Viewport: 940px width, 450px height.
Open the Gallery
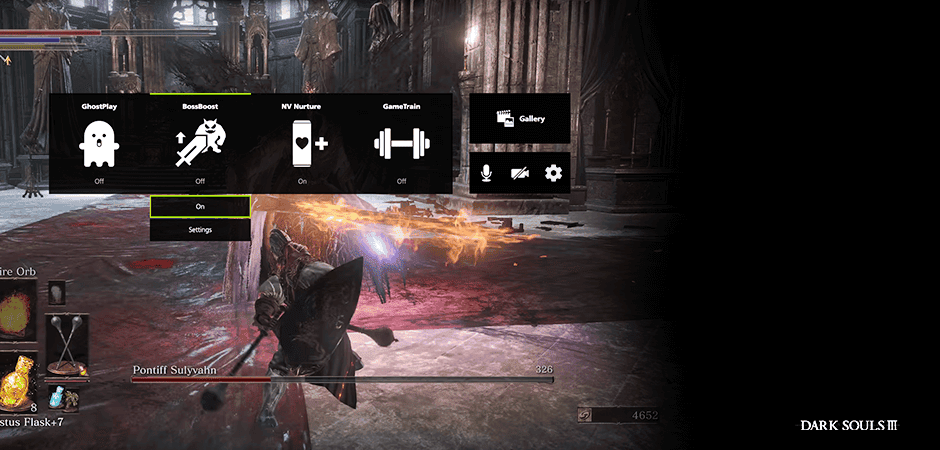(520, 118)
